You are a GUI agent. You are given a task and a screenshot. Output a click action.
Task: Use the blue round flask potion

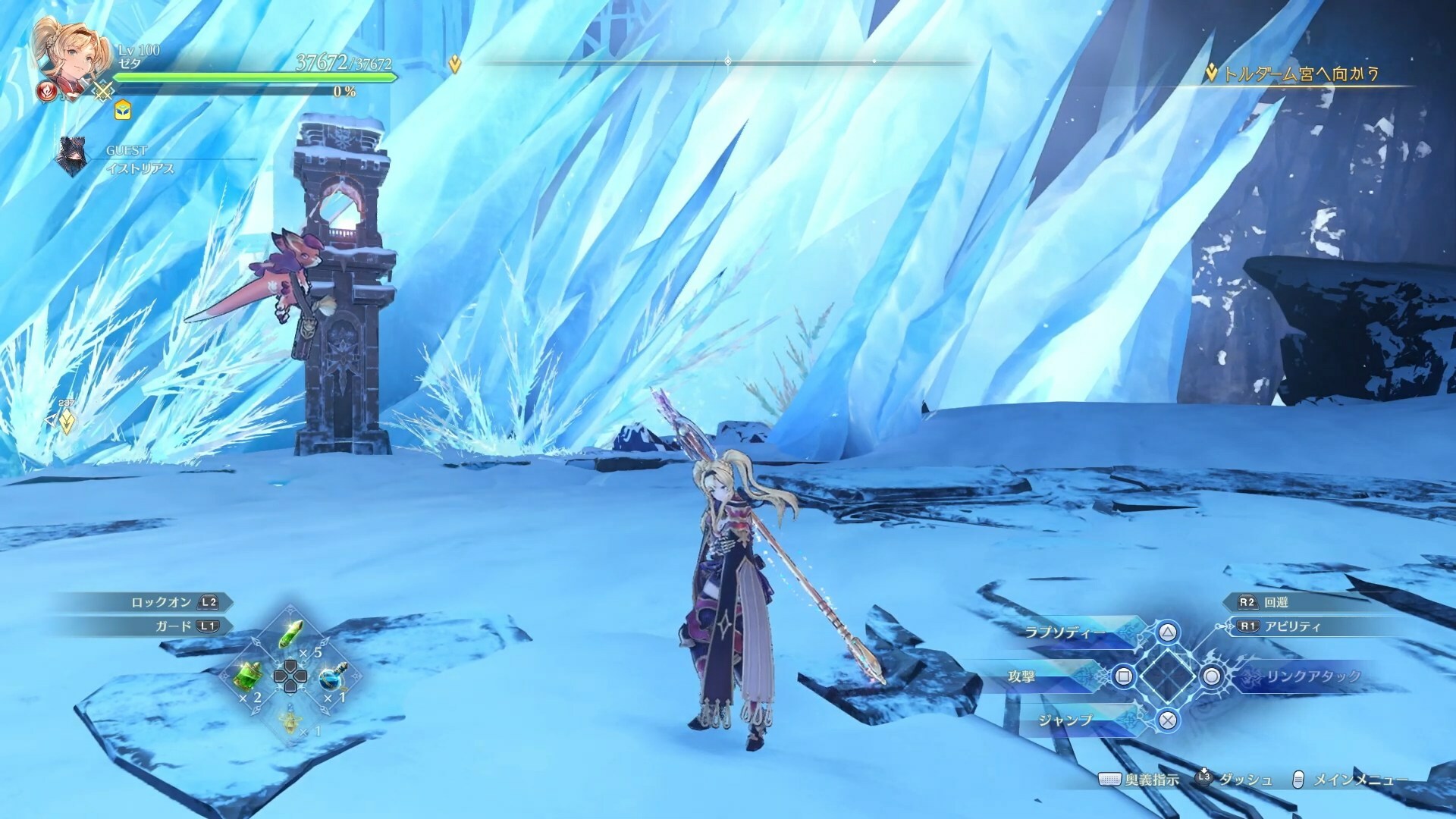[x=331, y=675]
